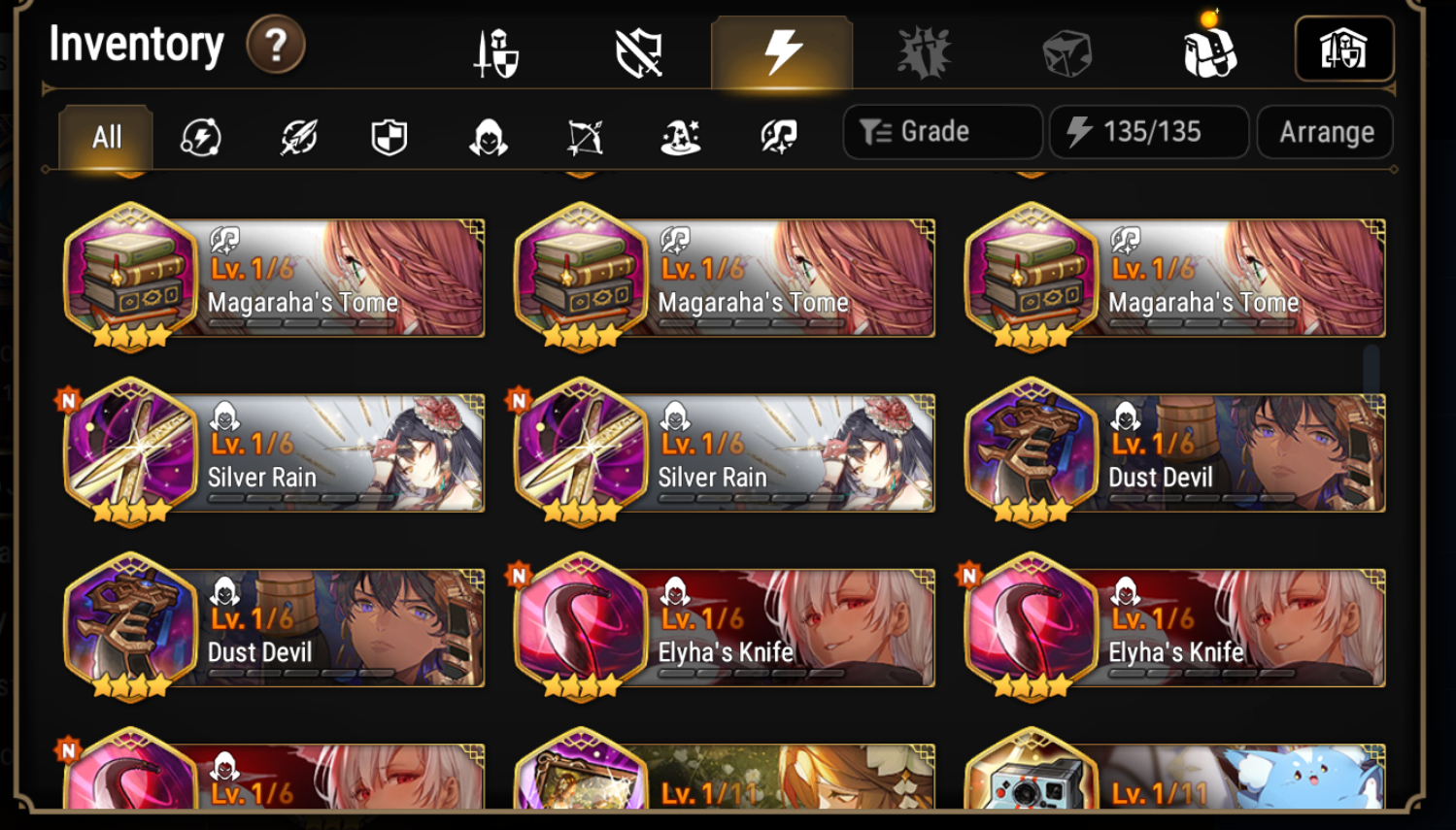Click the fortress emblem at top right
1456x830 pixels.
[1344, 50]
